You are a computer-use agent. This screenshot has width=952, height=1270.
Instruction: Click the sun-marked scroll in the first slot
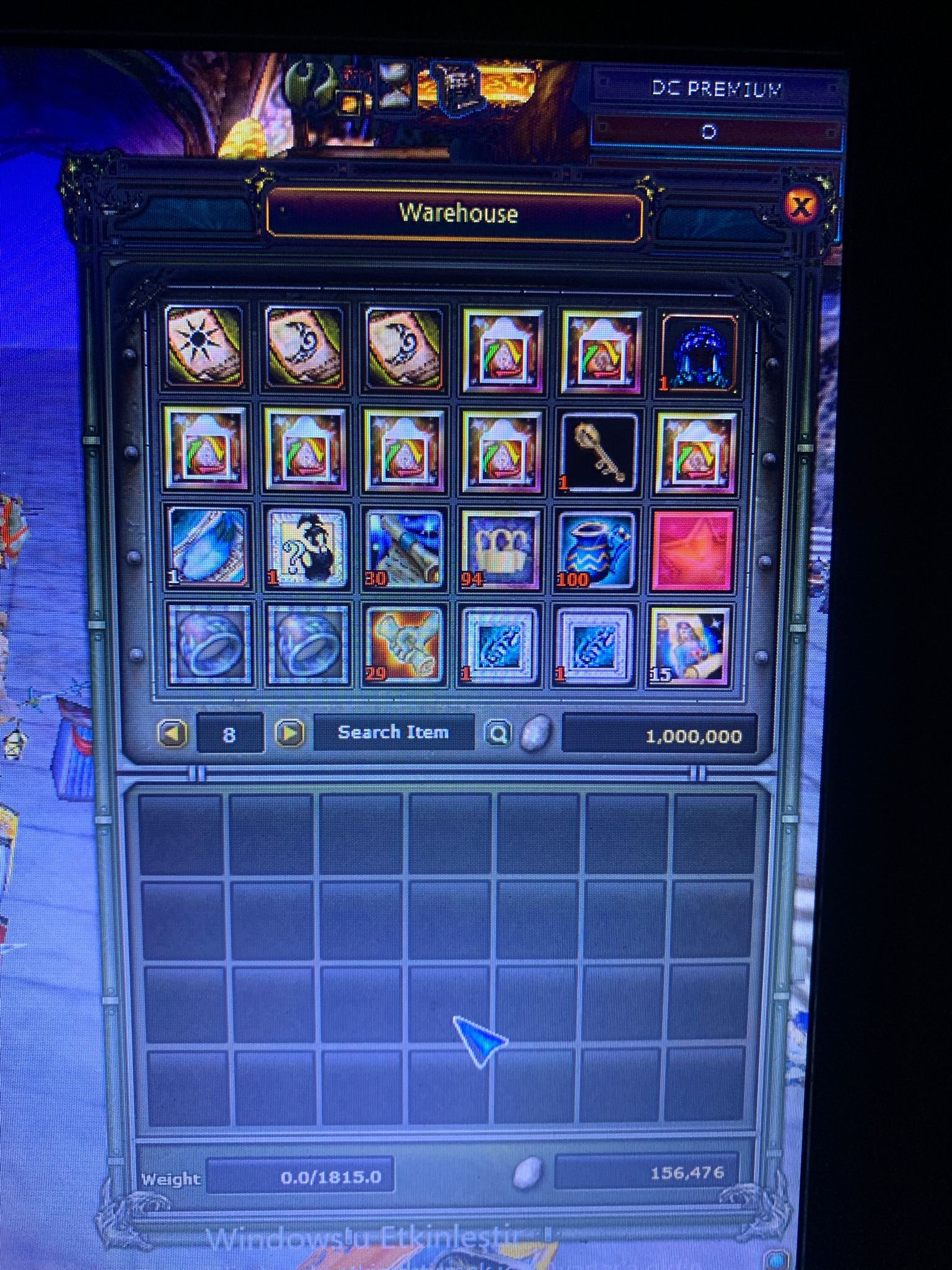pyautogui.click(x=208, y=349)
